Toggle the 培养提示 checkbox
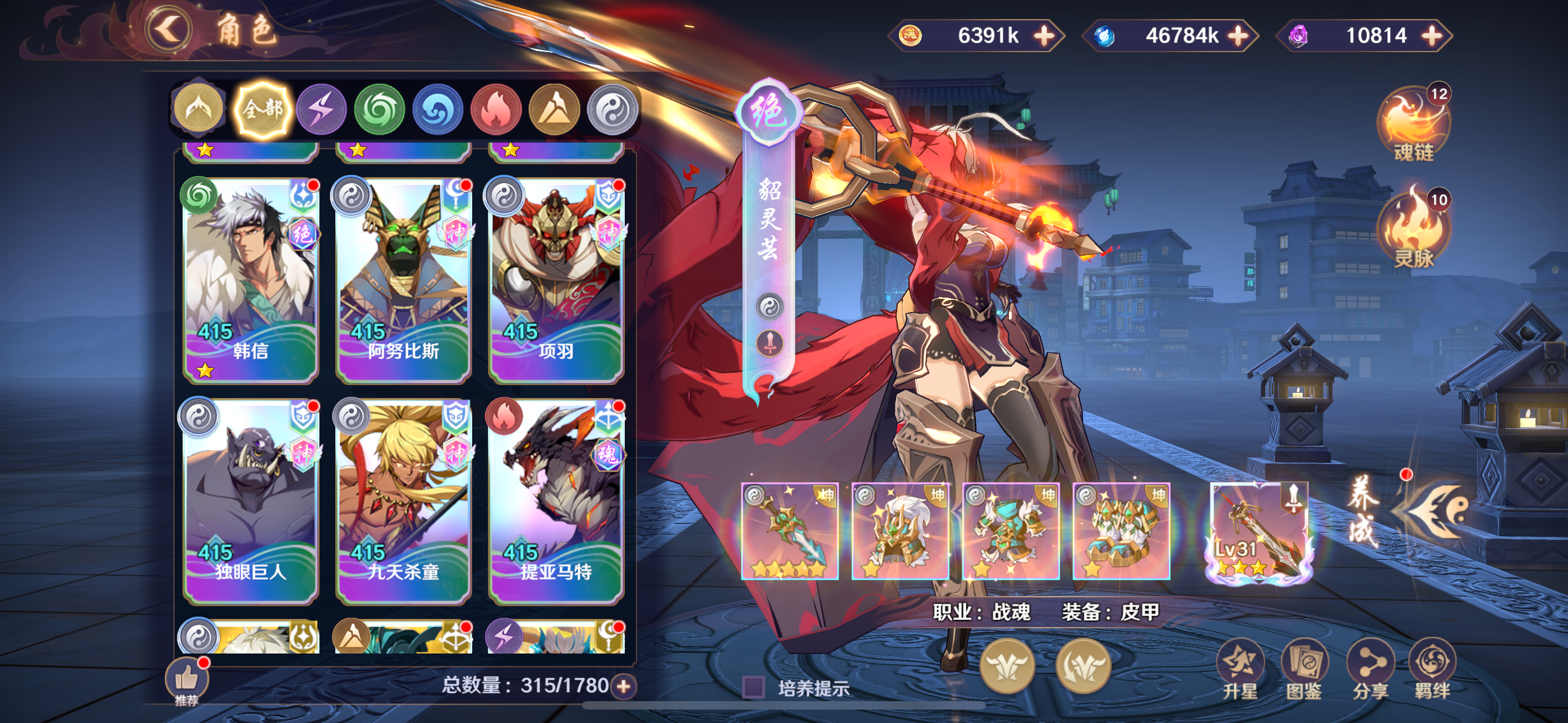 point(754,687)
